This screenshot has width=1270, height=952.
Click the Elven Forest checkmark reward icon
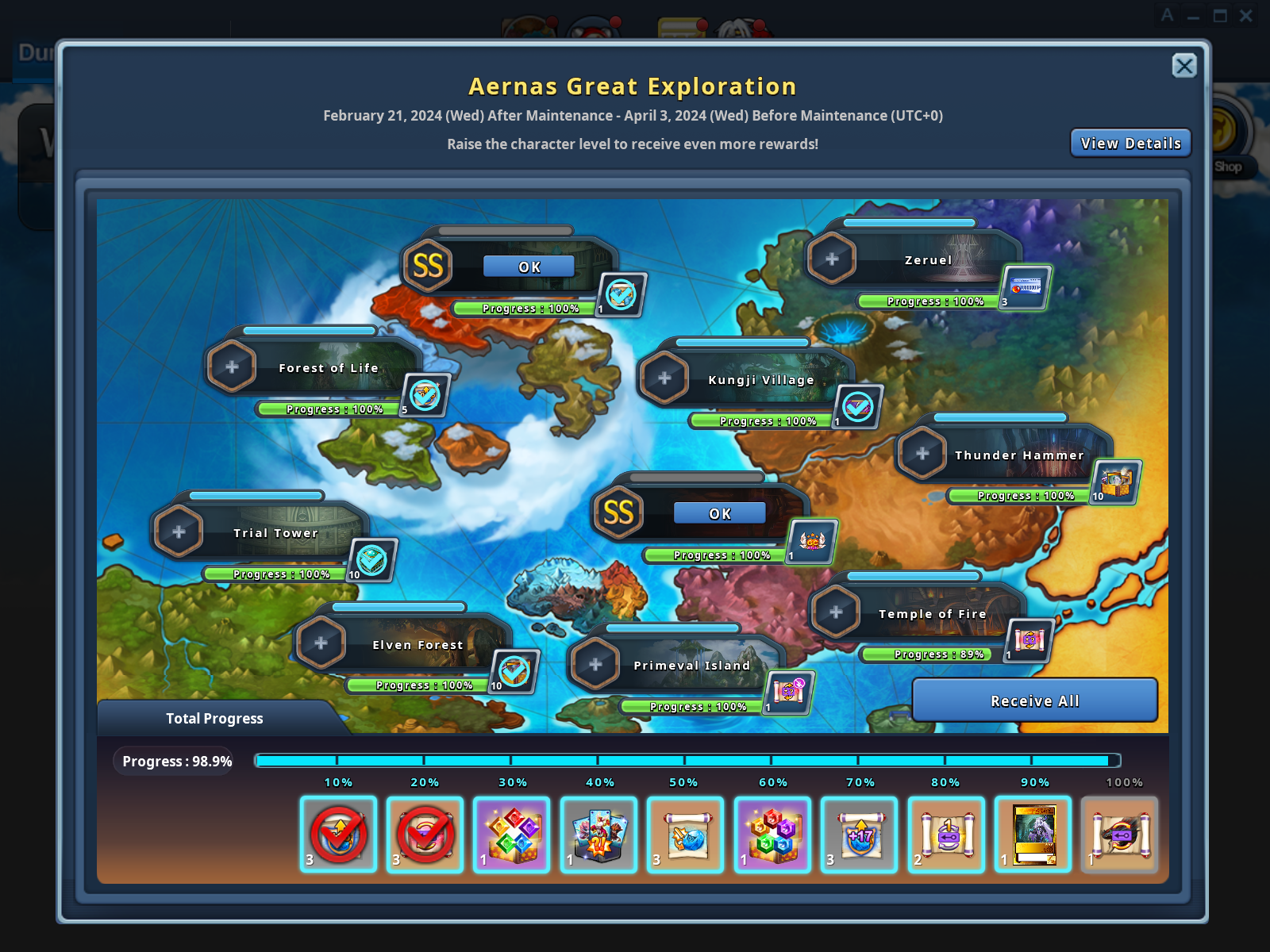tap(515, 670)
